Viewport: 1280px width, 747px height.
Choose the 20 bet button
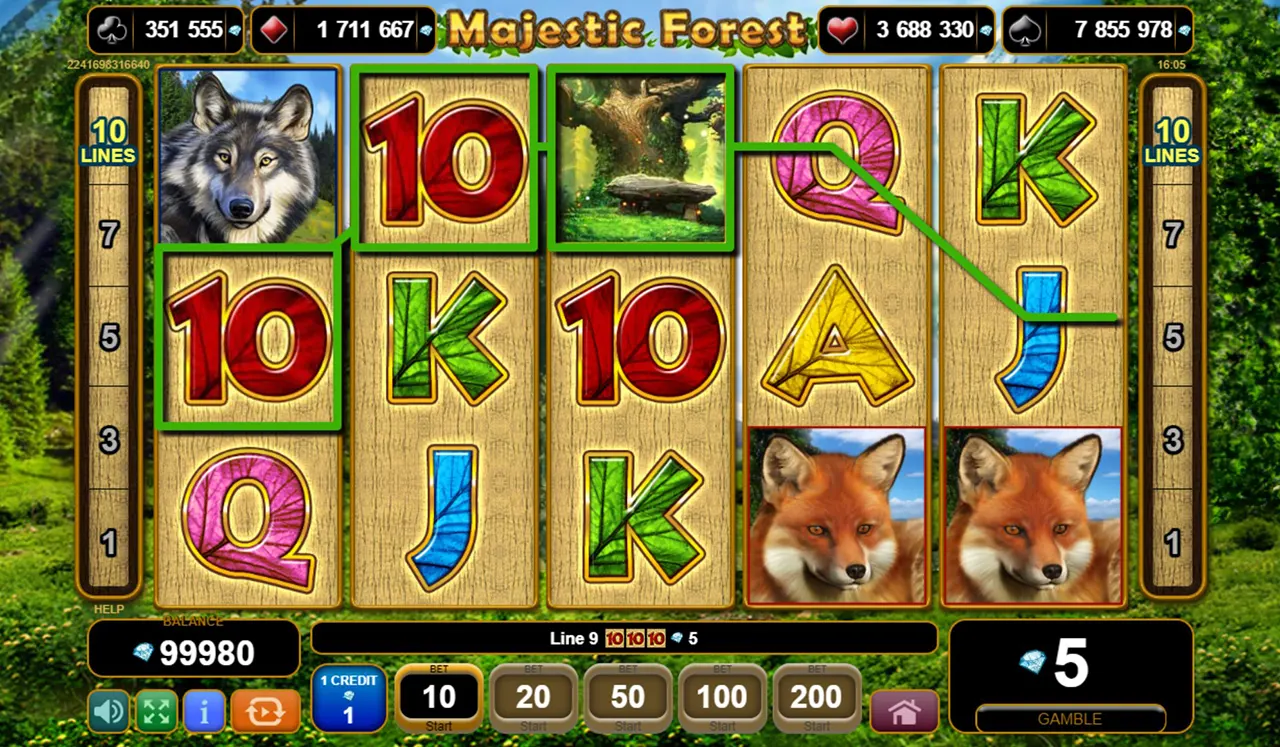pos(533,699)
